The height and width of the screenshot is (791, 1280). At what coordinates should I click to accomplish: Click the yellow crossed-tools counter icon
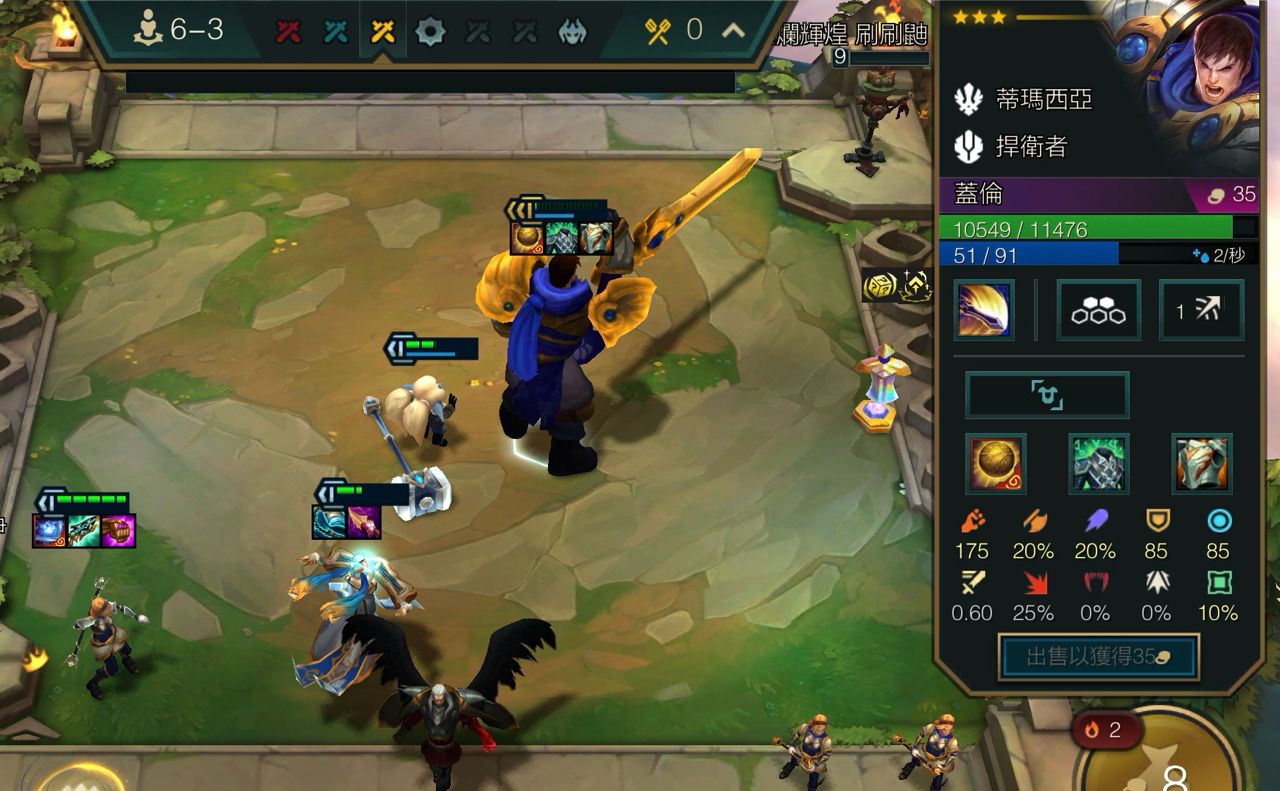657,32
